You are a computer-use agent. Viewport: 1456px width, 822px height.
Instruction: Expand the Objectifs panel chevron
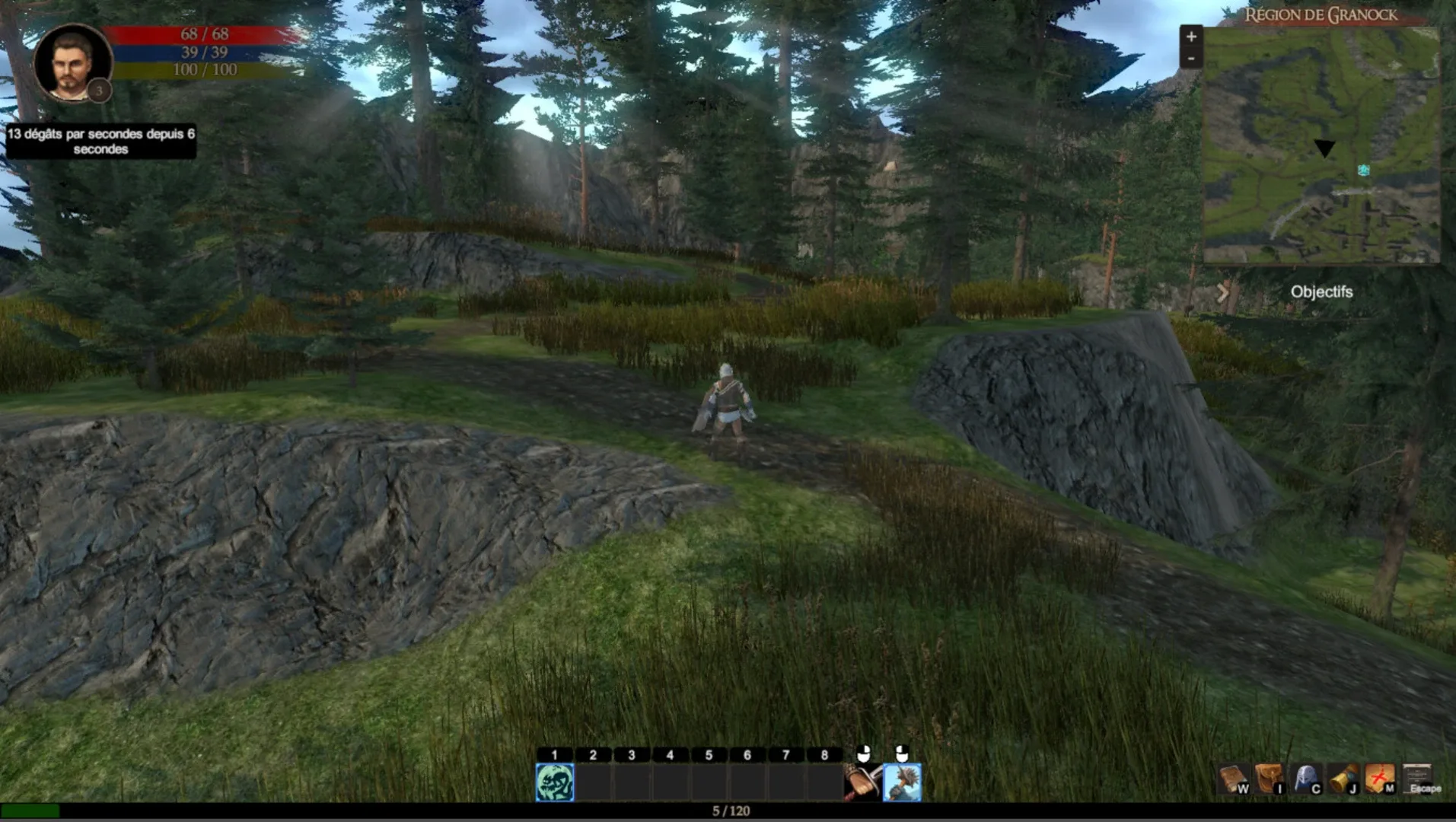pyautogui.click(x=1224, y=291)
